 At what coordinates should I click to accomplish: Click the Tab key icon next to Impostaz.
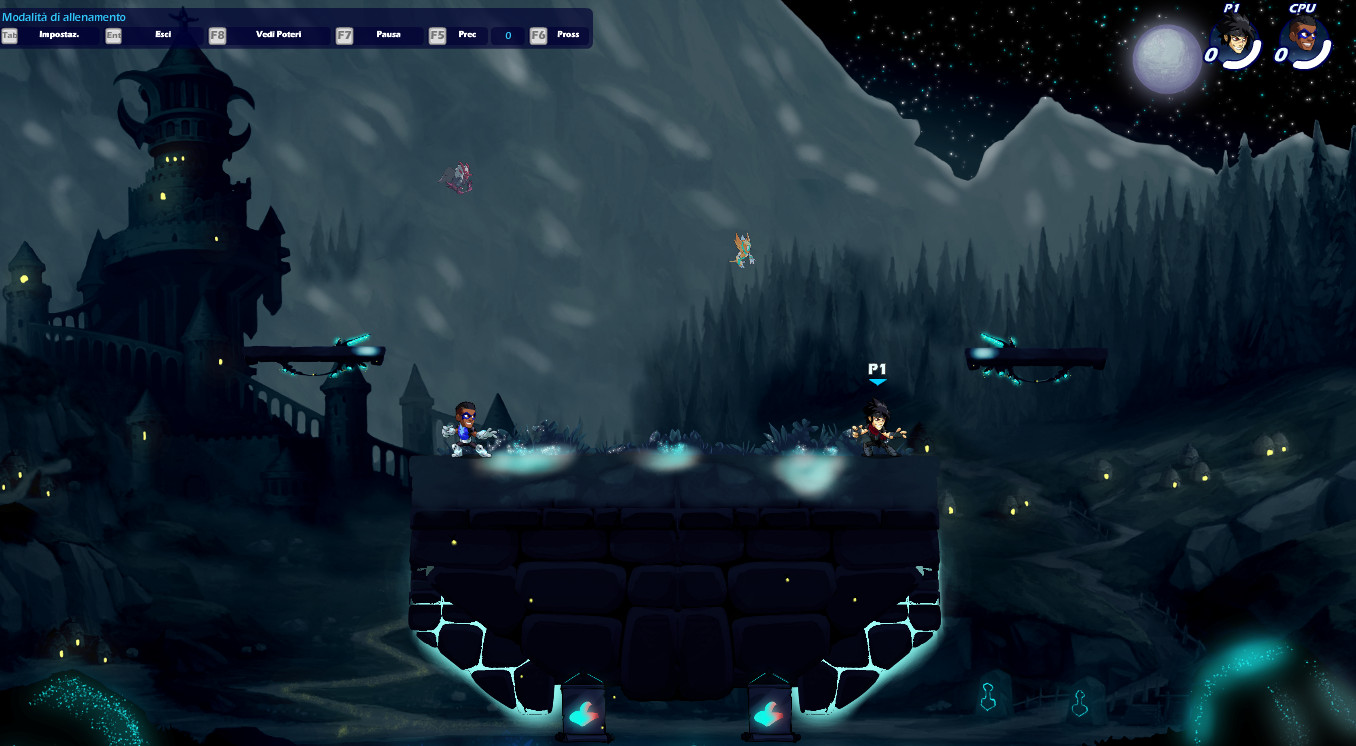pos(9,35)
